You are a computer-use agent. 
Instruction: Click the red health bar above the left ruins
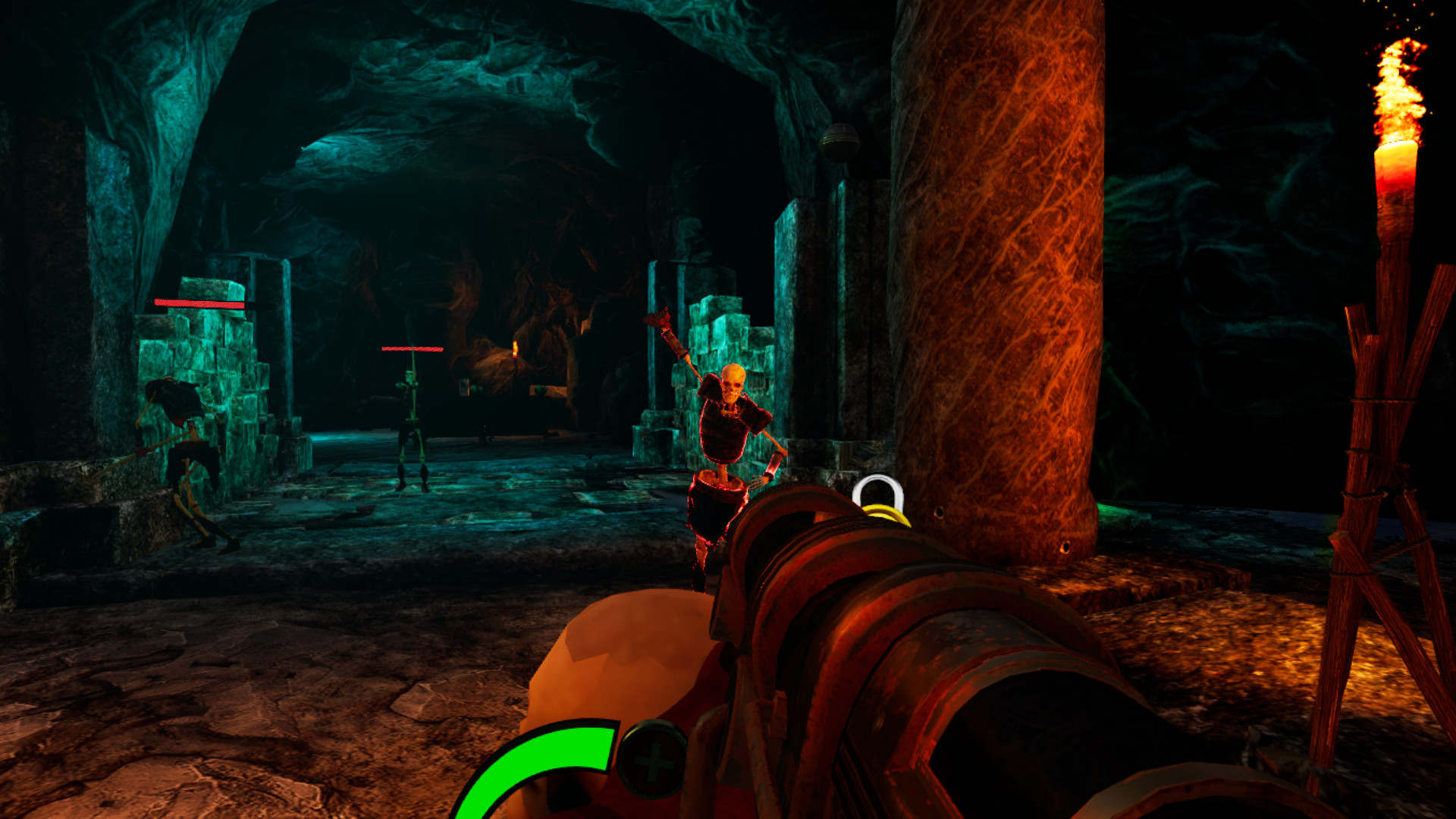[199, 301]
